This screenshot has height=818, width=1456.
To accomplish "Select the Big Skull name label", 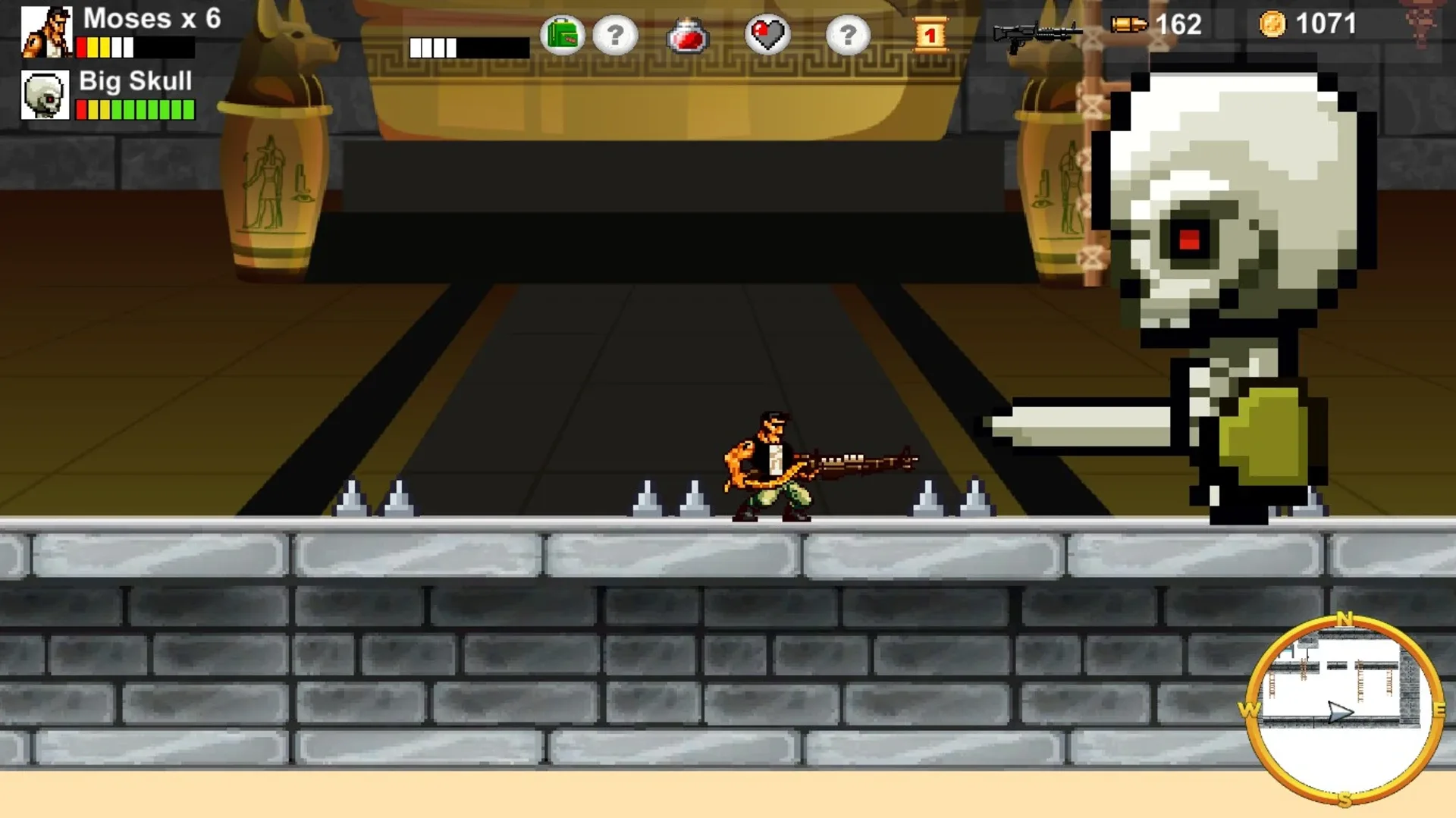I will coord(134,81).
